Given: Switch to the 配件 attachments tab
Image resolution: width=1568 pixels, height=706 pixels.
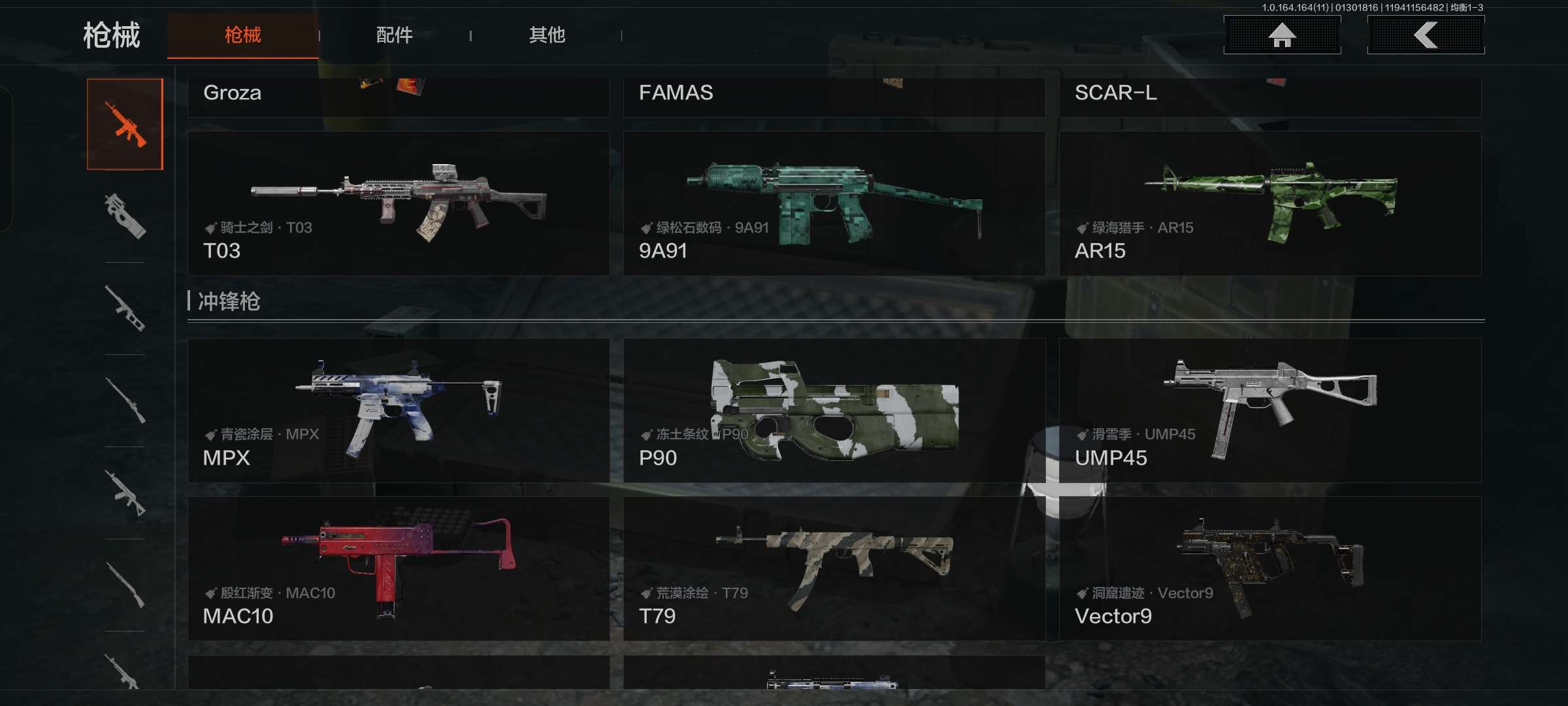Looking at the screenshot, I should (394, 35).
